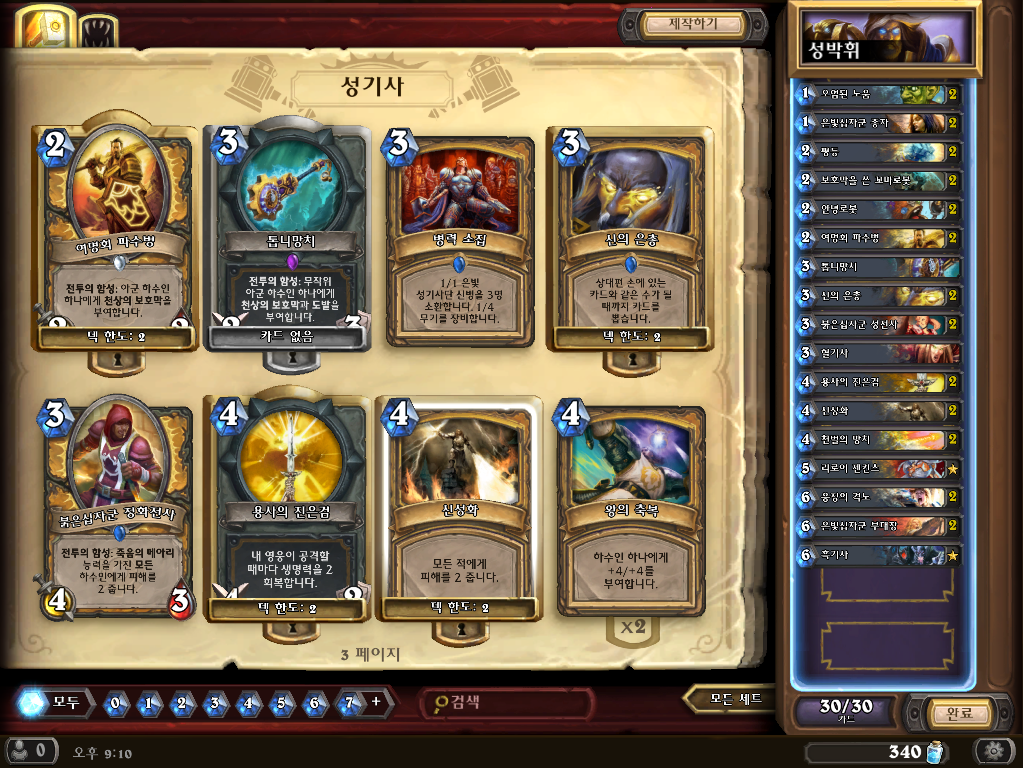This screenshot has width=1023, height=768.
Task: Finish the deck with 완료 button
Action: point(945,713)
